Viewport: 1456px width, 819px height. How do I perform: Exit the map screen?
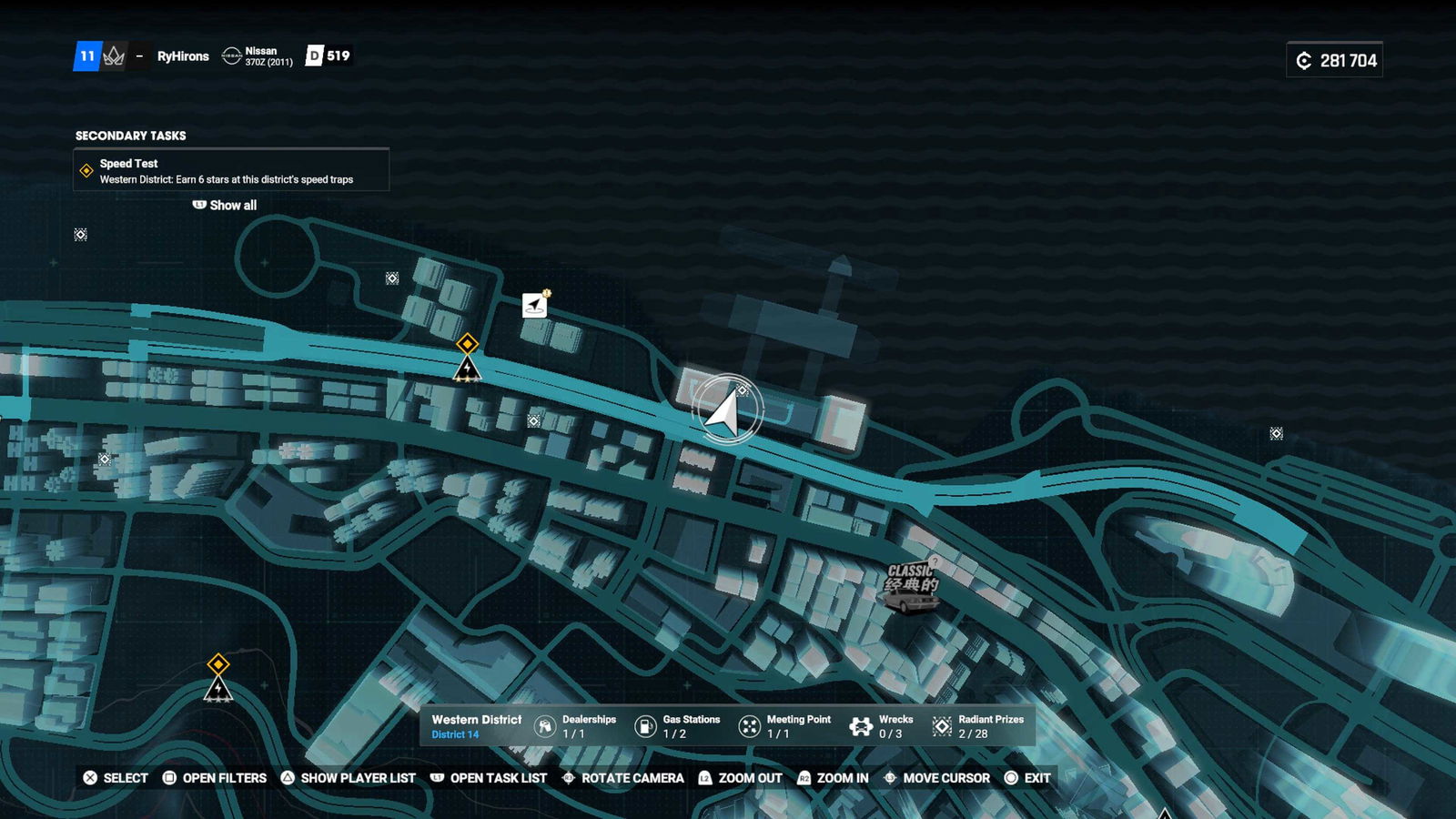pyautogui.click(x=1027, y=778)
